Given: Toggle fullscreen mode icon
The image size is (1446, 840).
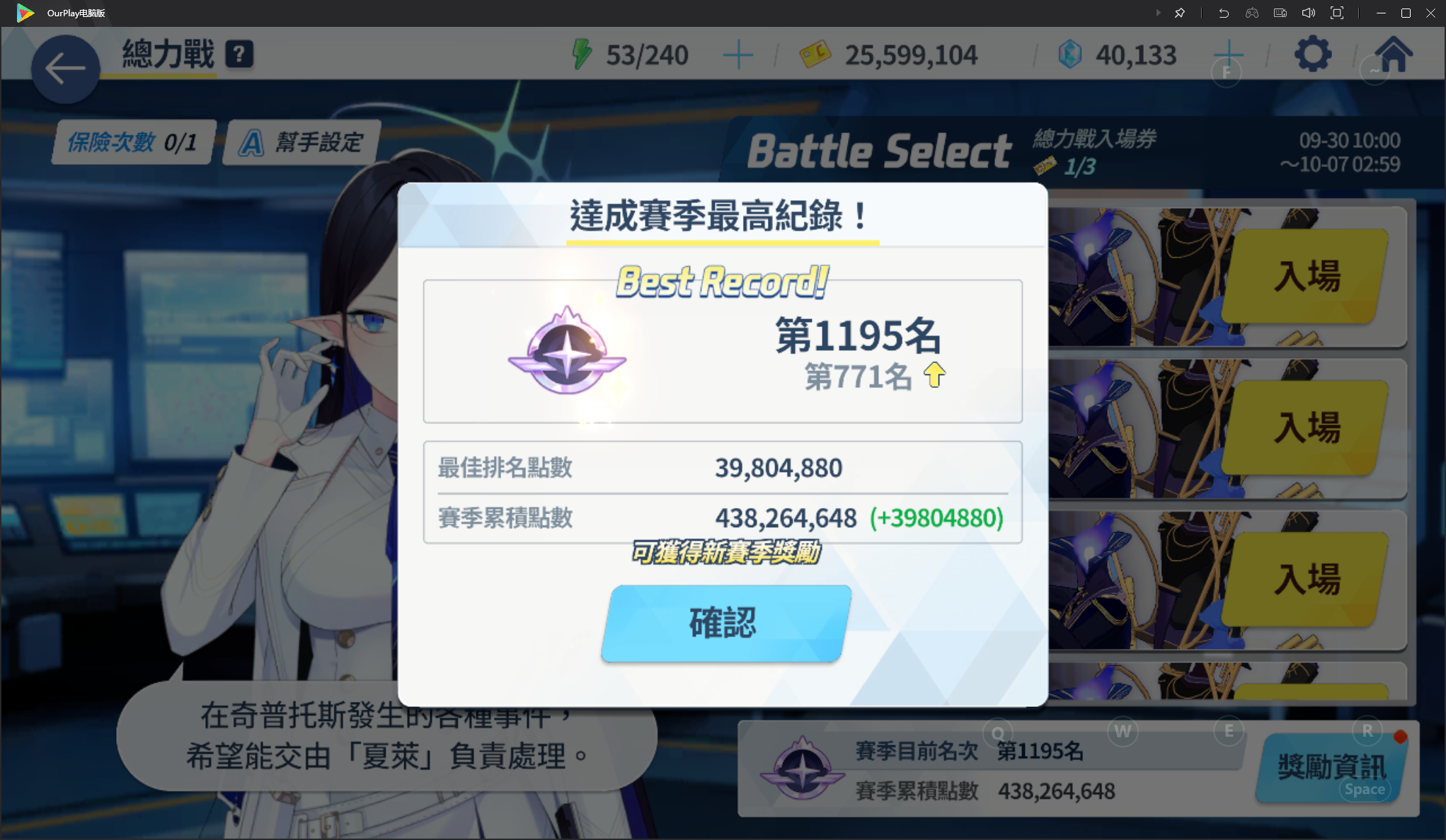Looking at the screenshot, I should pos(1336,13).
